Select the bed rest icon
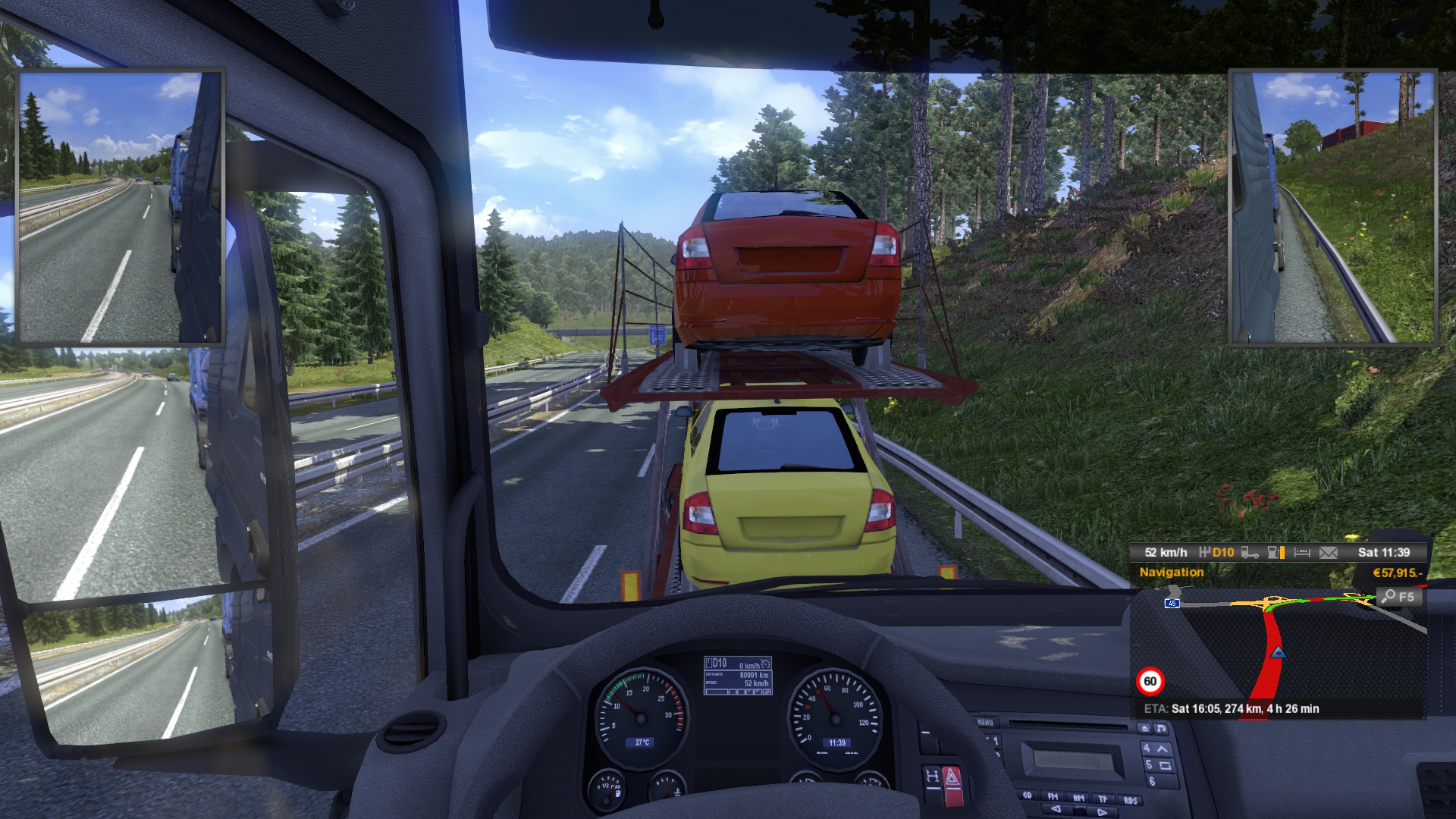Image resolution: width=1456 pixels, height=819 pixels. 1302,553
